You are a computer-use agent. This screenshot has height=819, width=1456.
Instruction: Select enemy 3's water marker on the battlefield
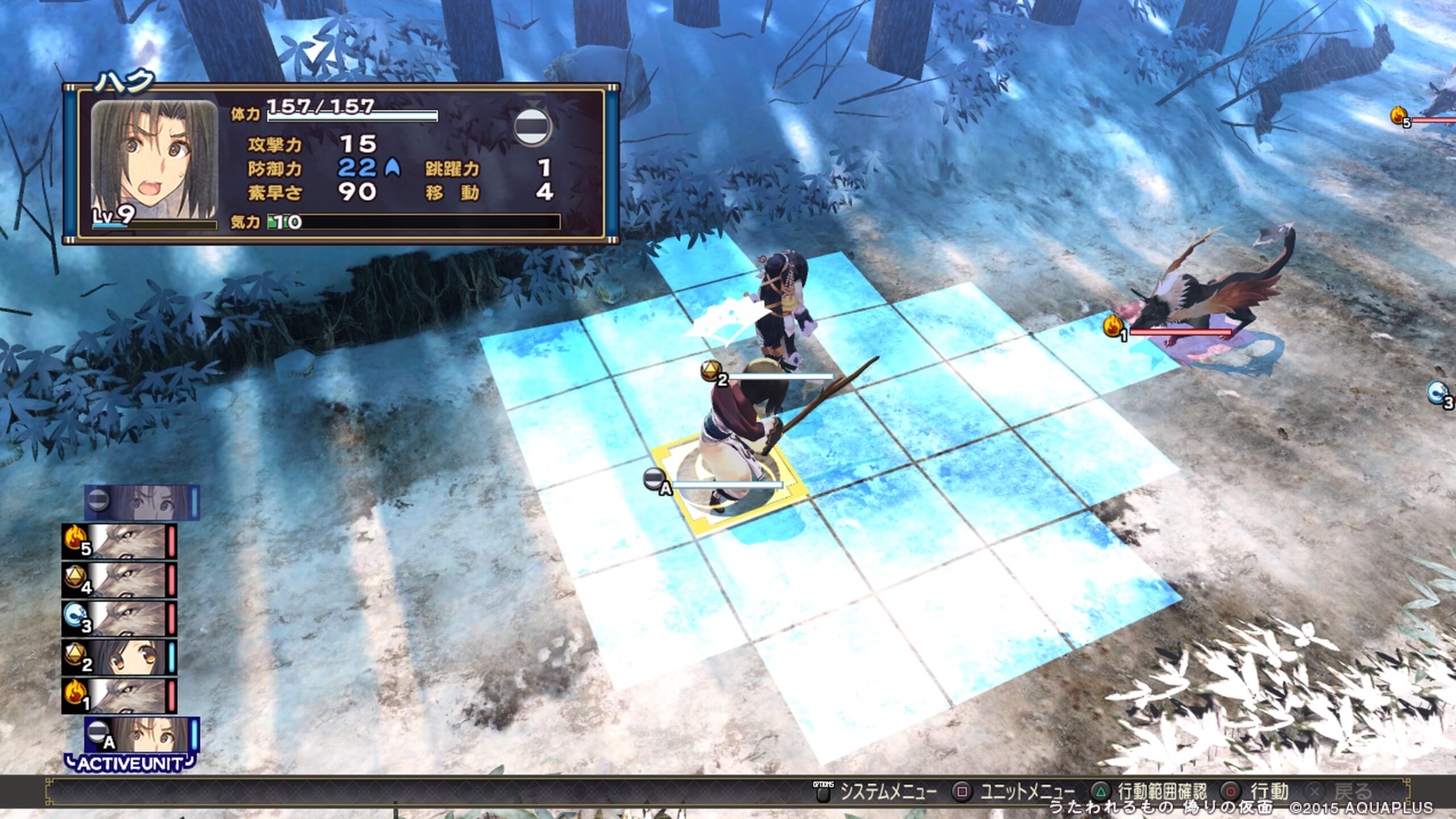point(1440,393)
